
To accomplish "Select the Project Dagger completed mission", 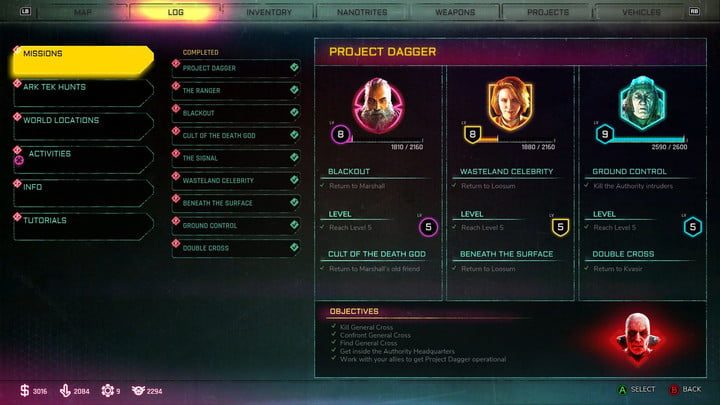I will click(x=236, y=68).
